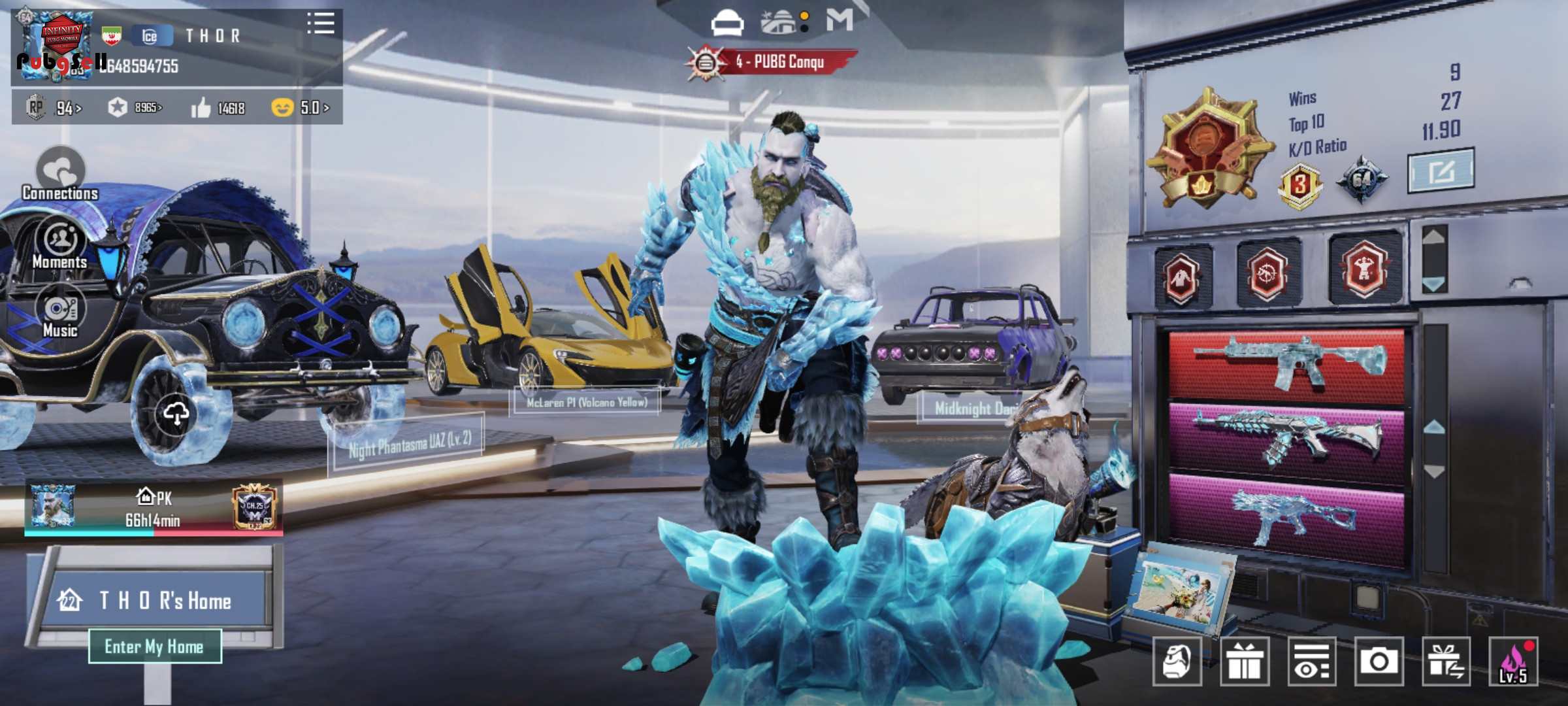
Task: Open the gift exchange icon
Action: [x=1446, y=661]
